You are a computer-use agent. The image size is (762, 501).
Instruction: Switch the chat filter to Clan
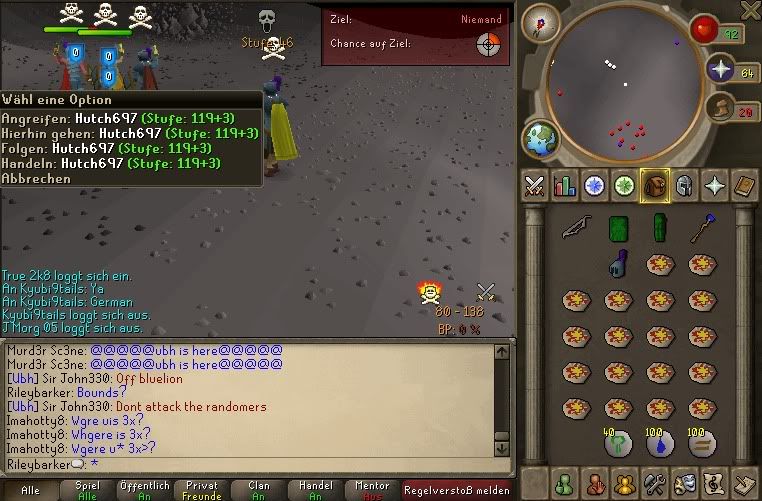[x=259, y=490]
